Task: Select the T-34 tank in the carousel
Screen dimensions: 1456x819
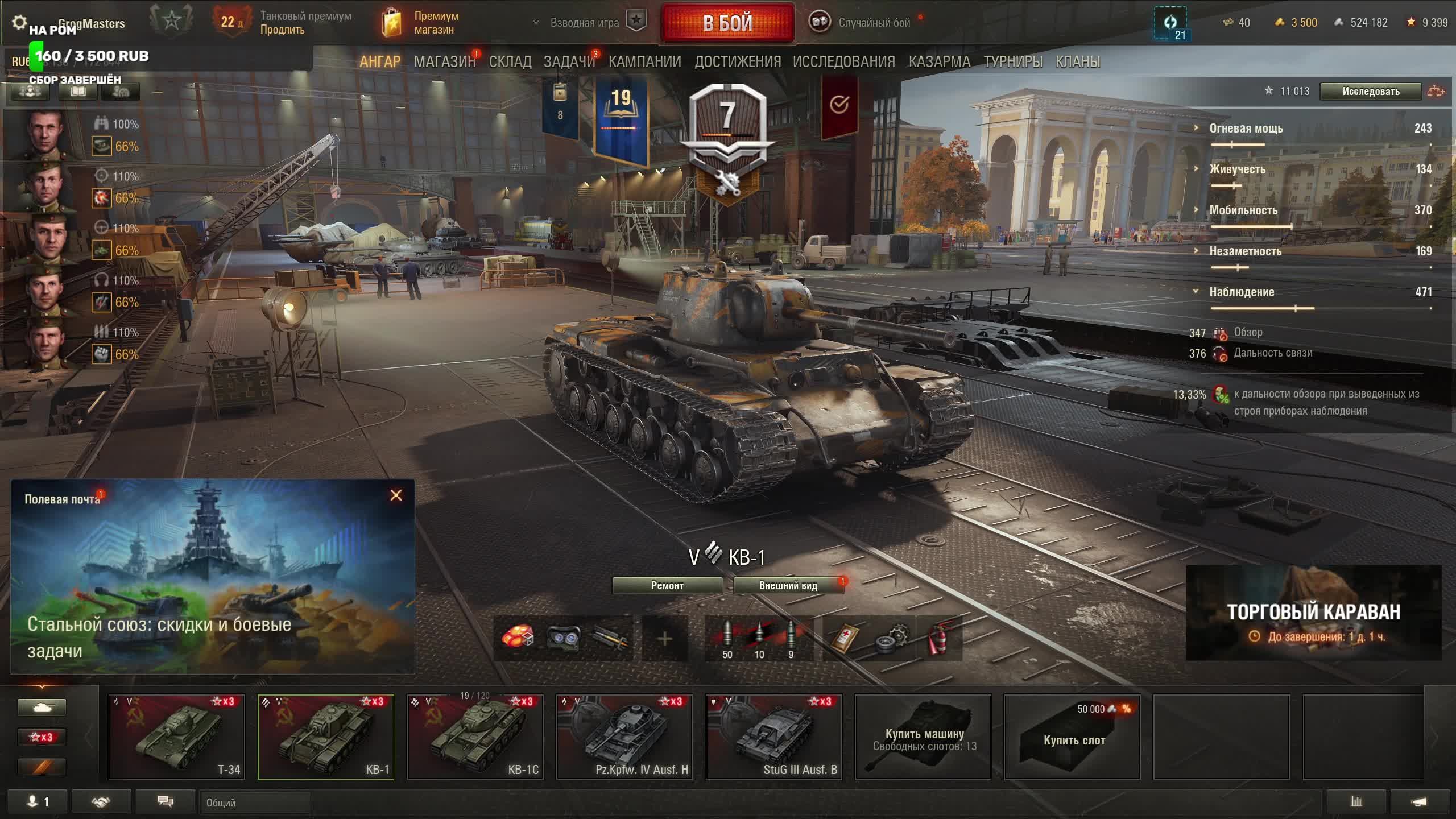Action: tap(176, 737)
